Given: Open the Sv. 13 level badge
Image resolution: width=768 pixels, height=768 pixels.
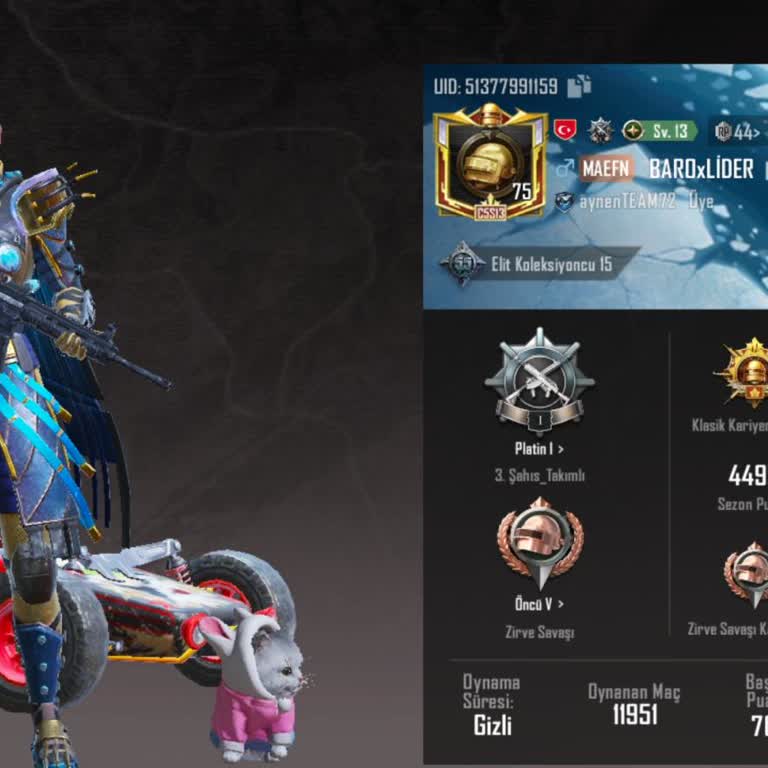Looking at the screenshot, I should [660, 131].
